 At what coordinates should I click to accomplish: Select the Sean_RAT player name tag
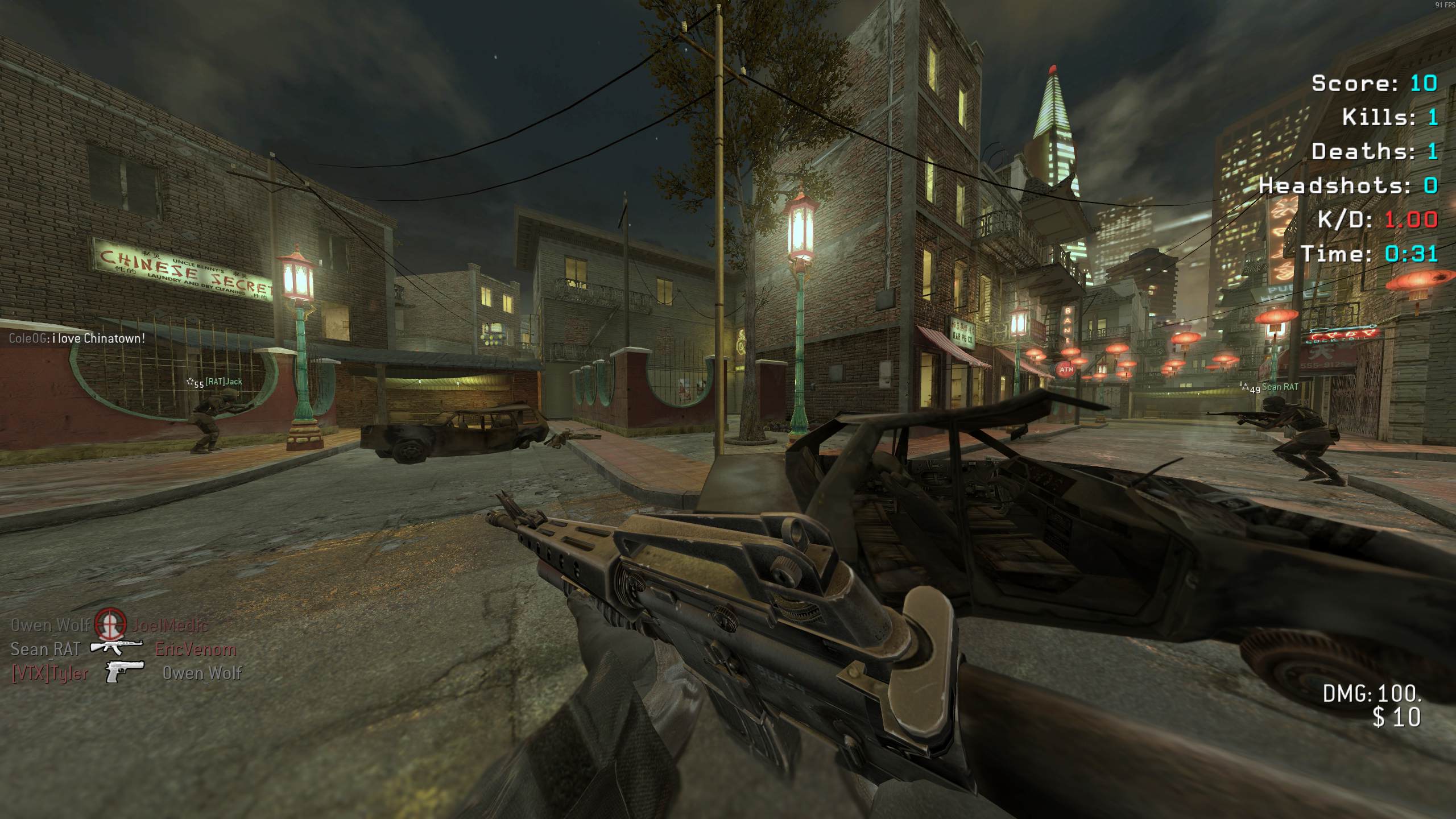pos(1280,387)
